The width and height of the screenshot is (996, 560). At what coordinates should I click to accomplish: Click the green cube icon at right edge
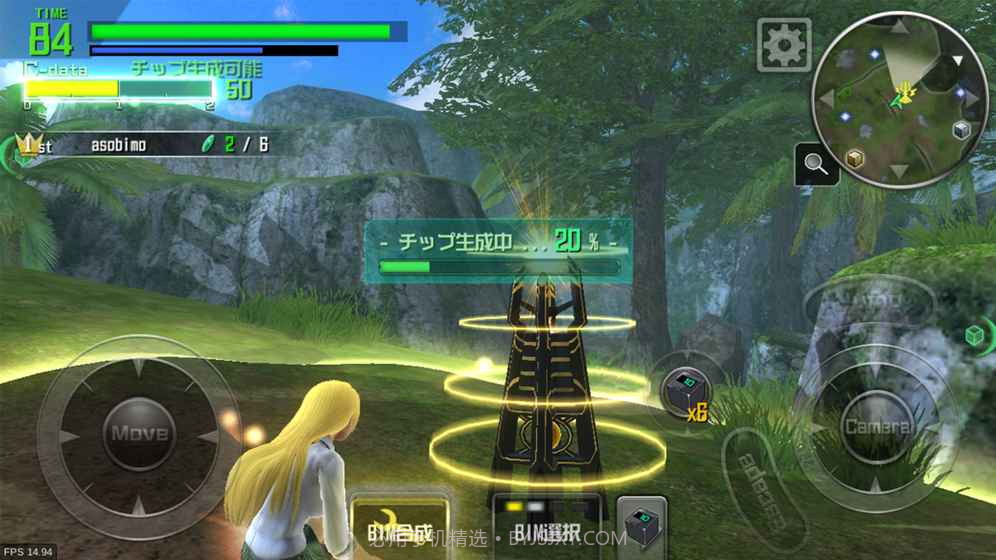click(x=975, y=335)
